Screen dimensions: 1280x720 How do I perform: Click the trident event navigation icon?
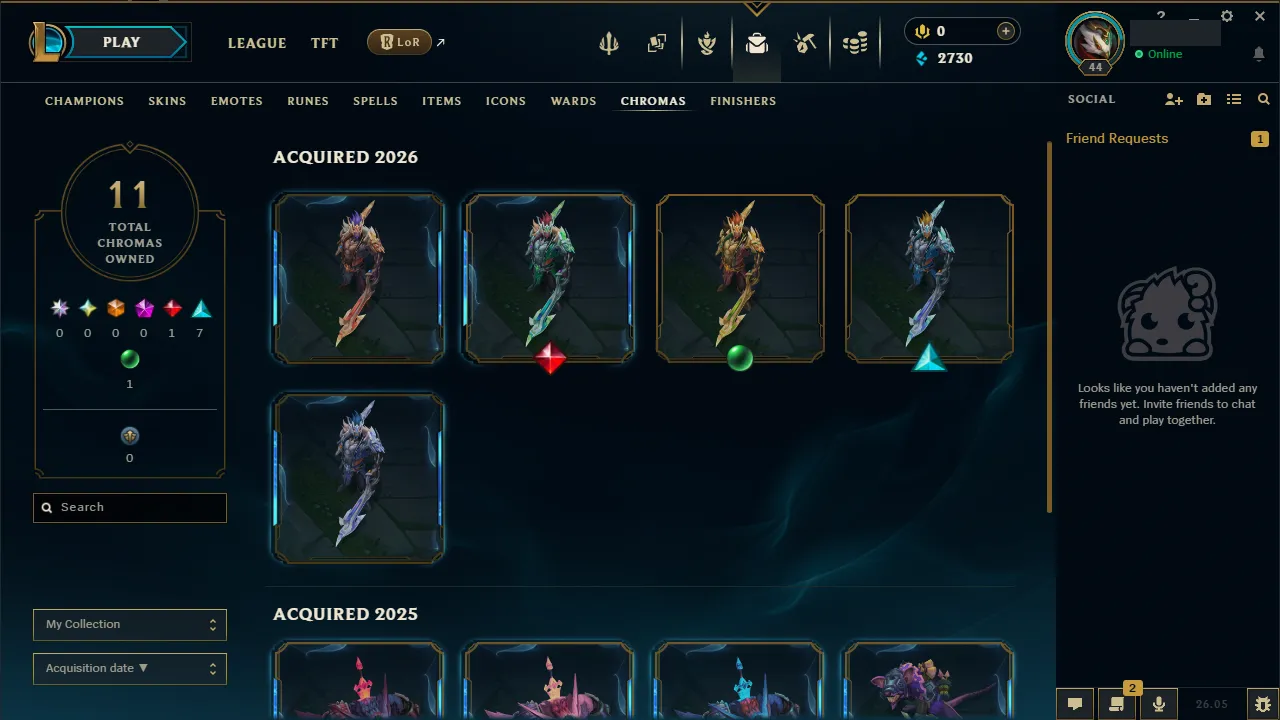point(609,43)
